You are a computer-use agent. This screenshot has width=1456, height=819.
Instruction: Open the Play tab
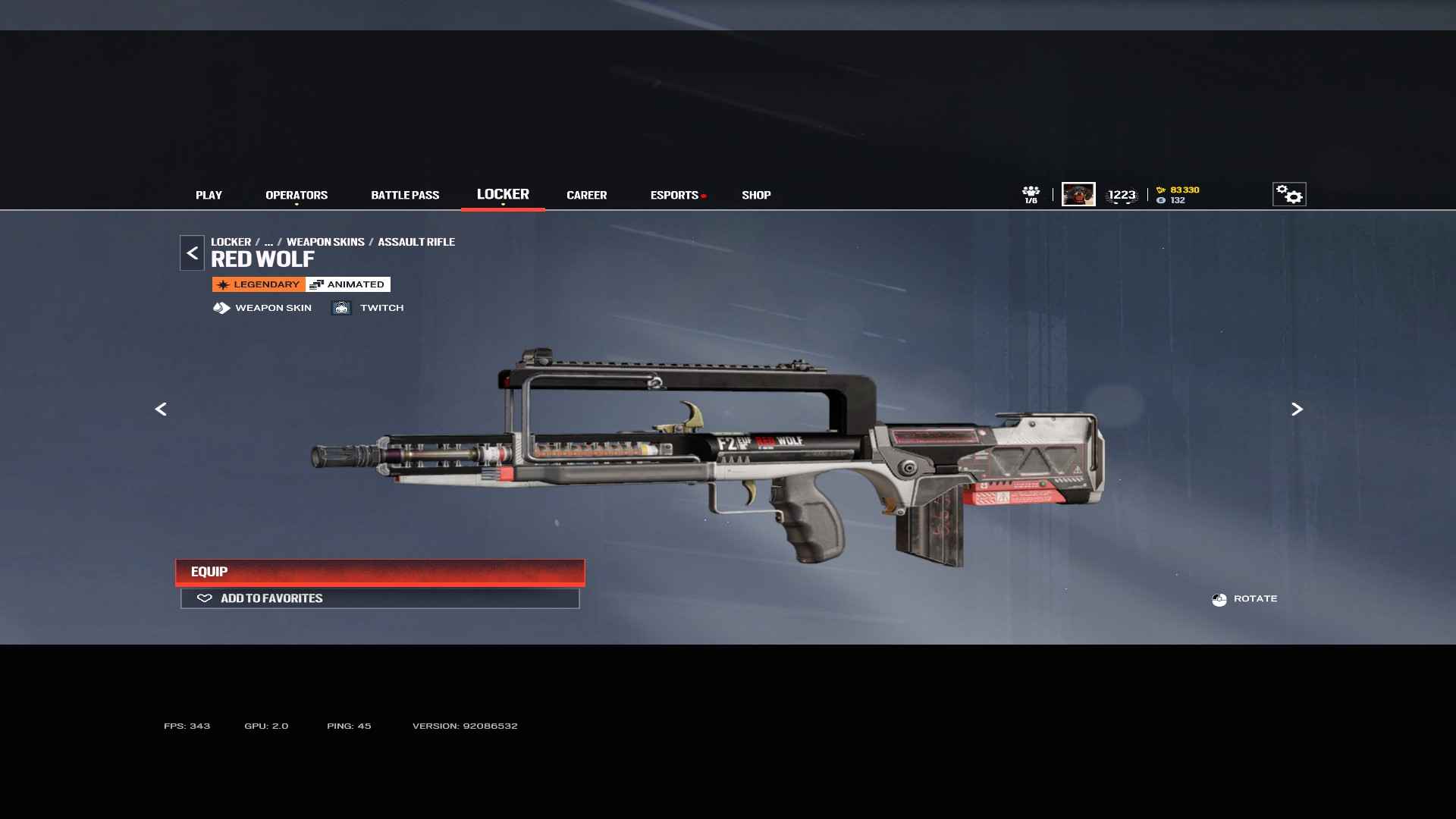pyautogui.click(x=209, y=195)
